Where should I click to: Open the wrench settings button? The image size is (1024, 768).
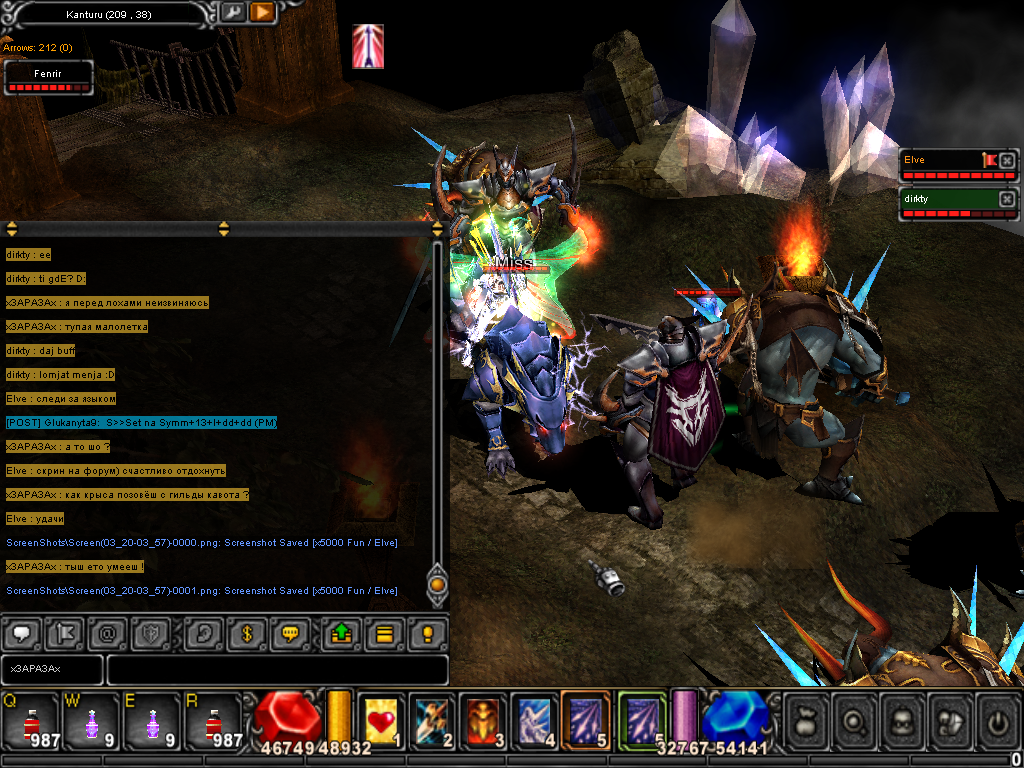232,12
